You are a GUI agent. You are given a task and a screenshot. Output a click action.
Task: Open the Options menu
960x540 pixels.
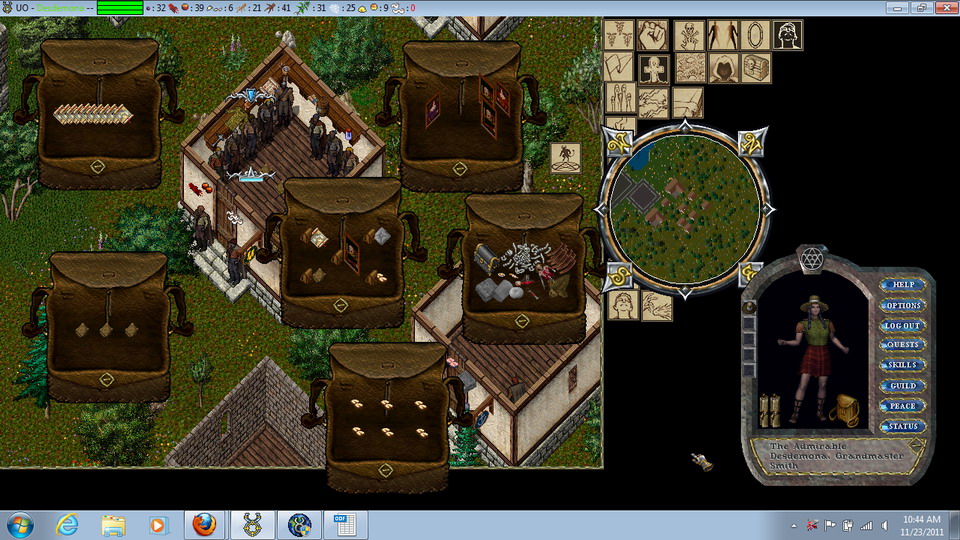(x=903, y=305)
